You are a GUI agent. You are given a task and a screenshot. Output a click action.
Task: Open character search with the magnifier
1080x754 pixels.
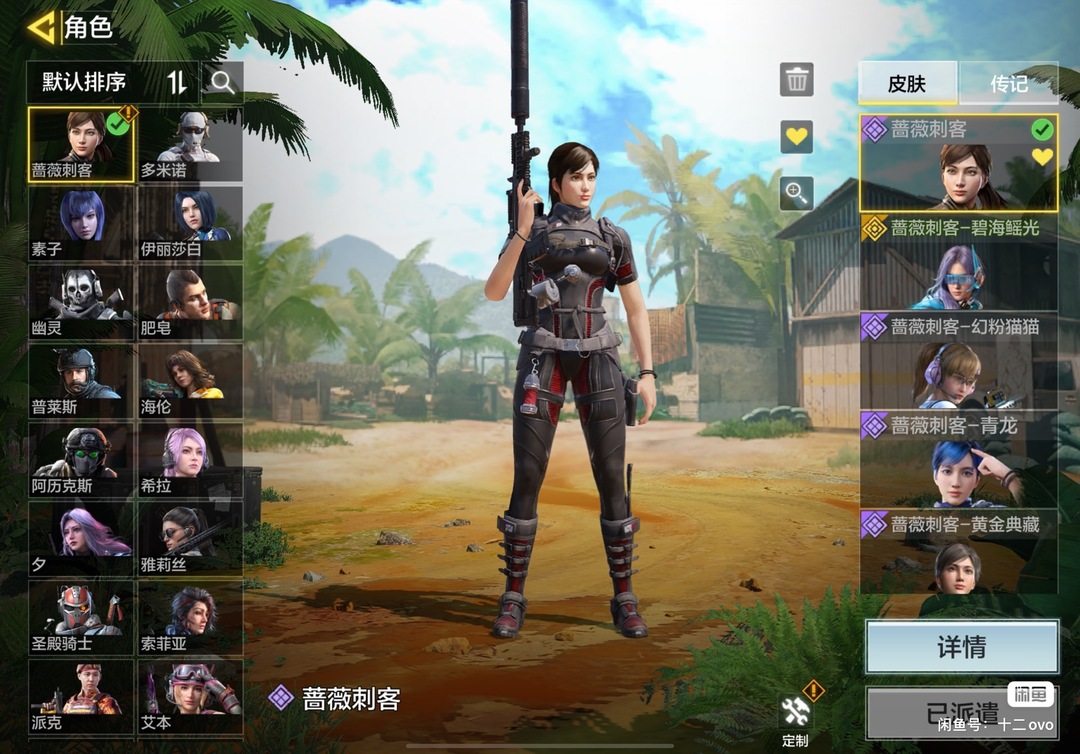[x=222, y=83]
